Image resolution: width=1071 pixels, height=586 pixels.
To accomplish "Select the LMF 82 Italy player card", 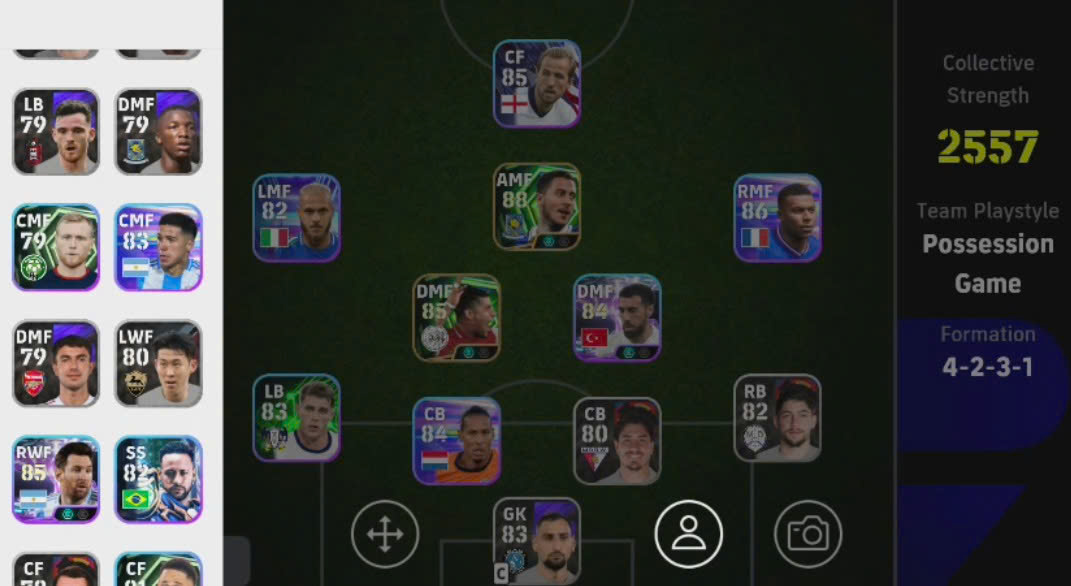I will [296, 218].
